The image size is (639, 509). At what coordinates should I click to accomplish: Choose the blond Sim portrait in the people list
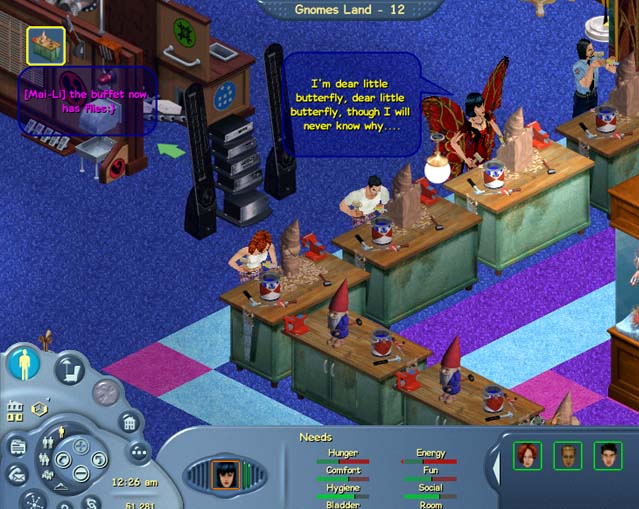tap(567, 455)
